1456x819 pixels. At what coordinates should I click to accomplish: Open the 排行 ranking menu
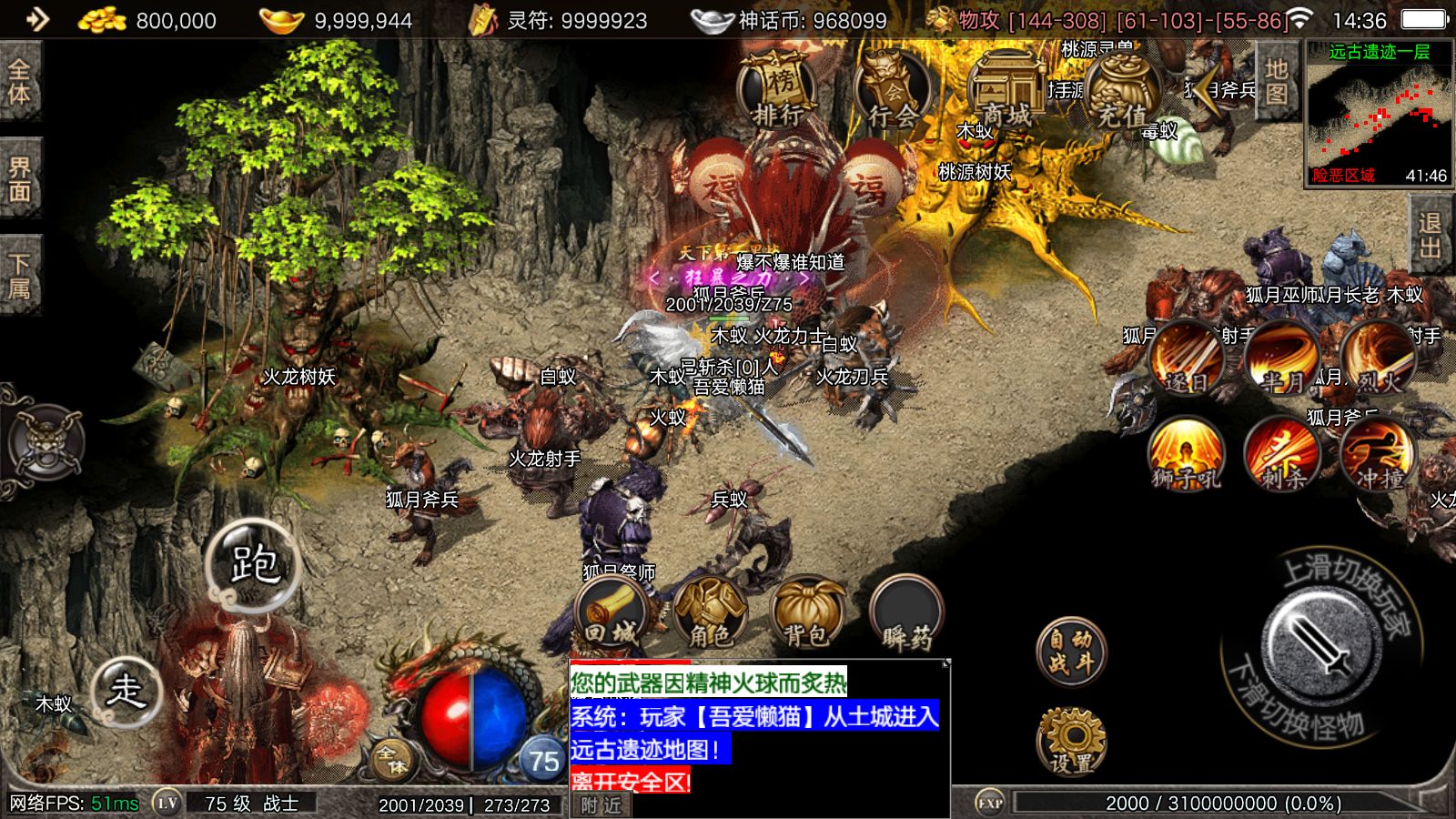(775, 91)
